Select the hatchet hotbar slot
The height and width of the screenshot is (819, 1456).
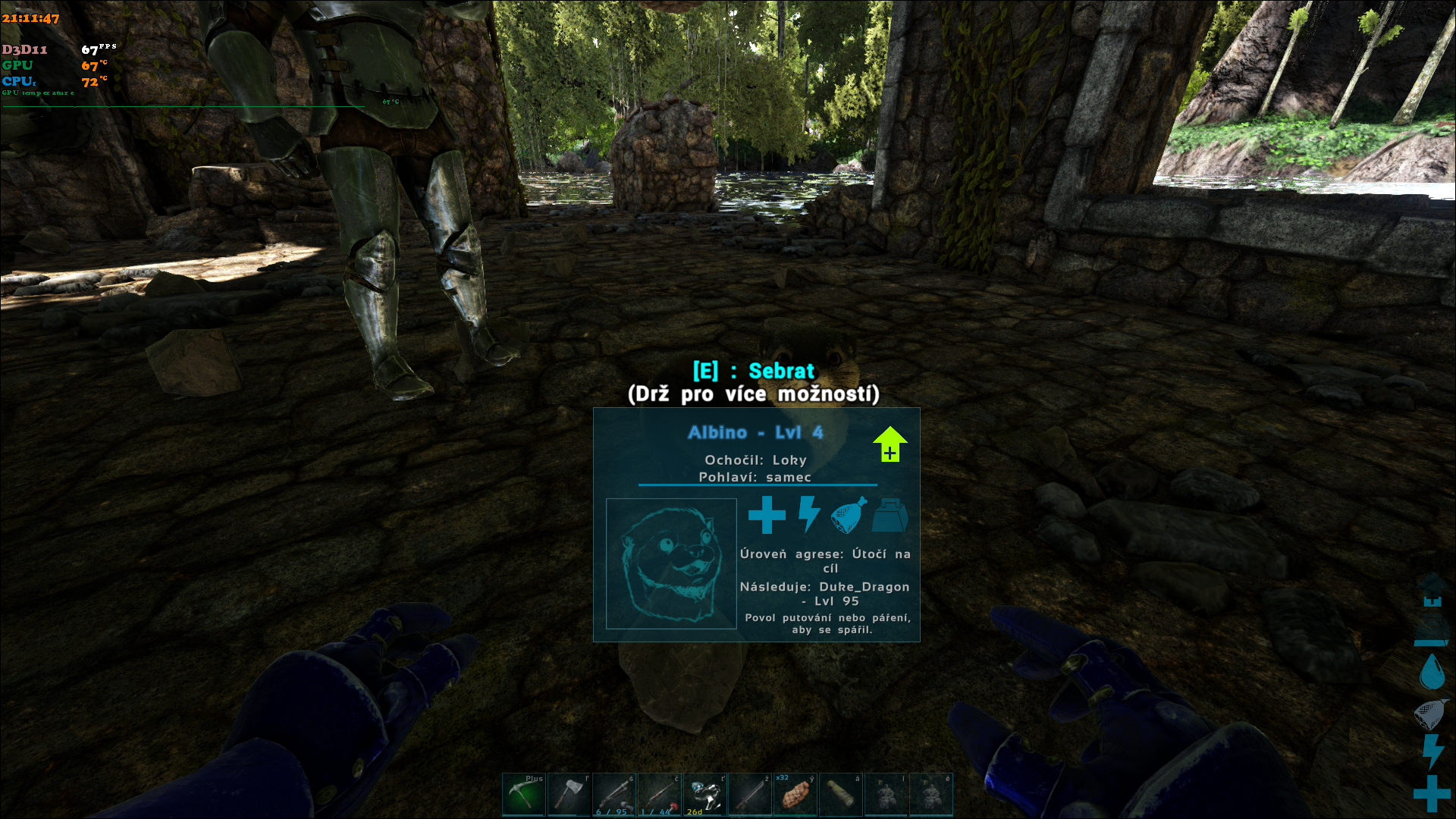point(569,795)
